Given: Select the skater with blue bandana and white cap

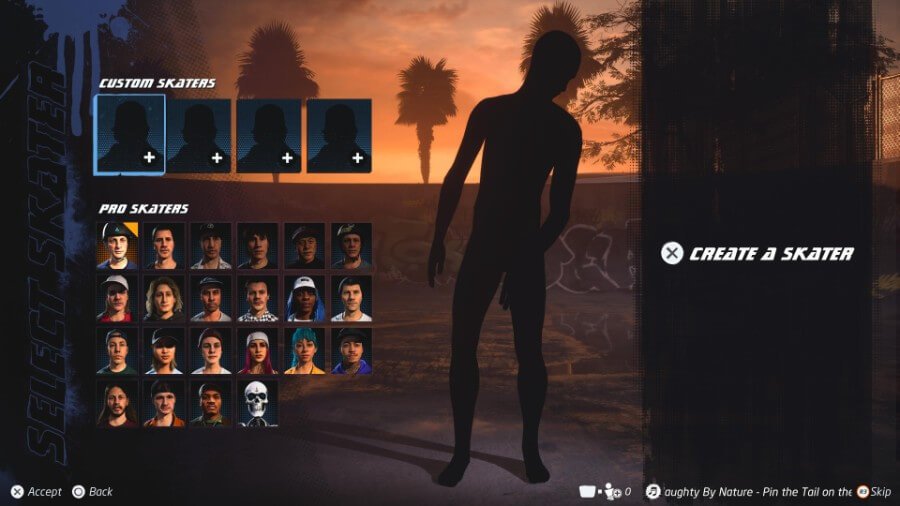Looking at the screenshot, I should (305, 298).
